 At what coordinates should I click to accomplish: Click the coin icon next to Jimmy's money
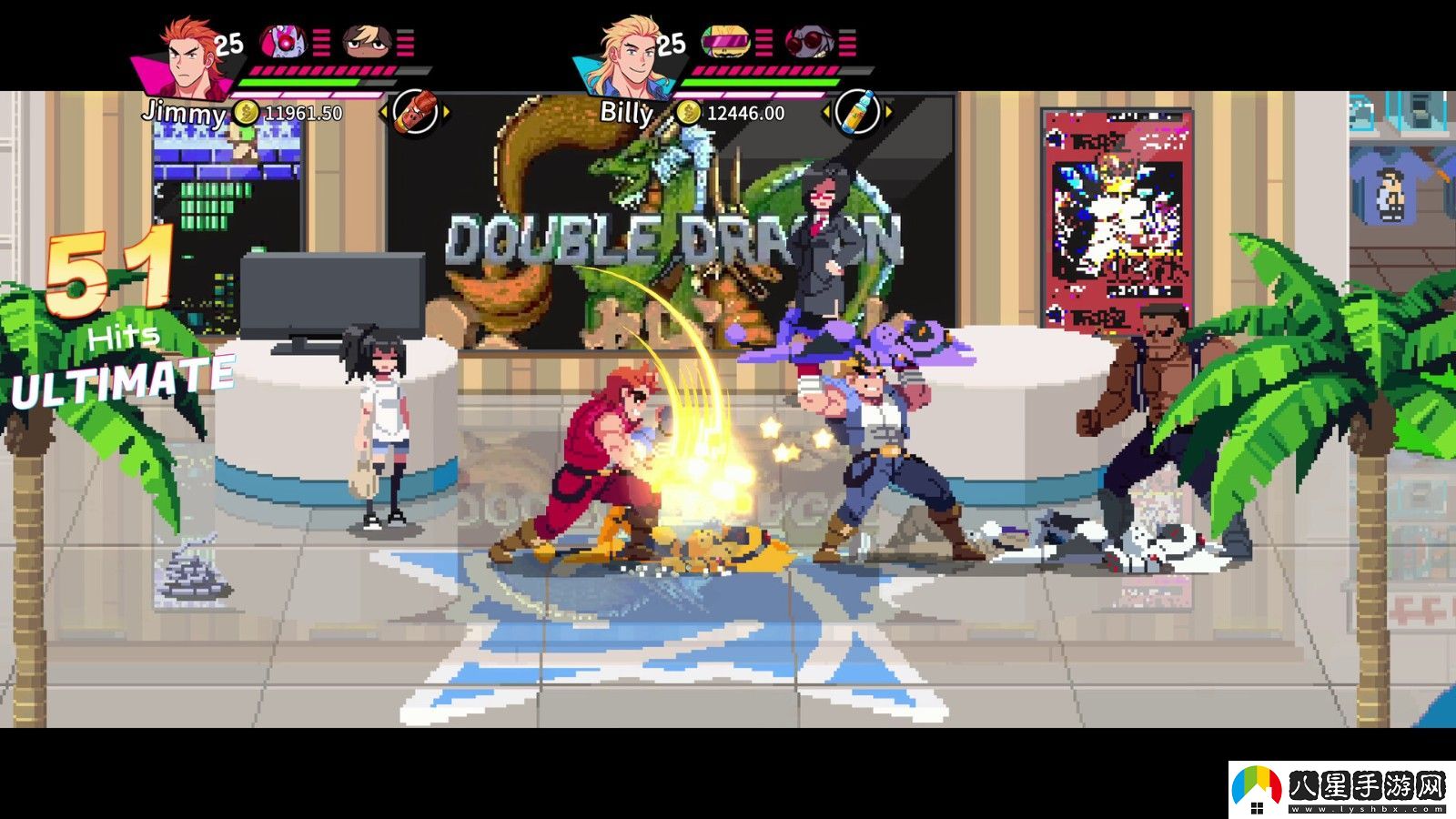(246, 112)
